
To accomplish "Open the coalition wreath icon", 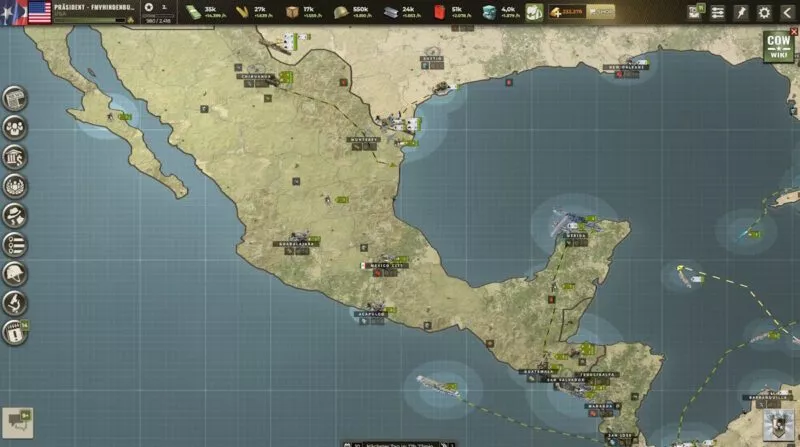I will pyautogui.click(x=15, y=186).
